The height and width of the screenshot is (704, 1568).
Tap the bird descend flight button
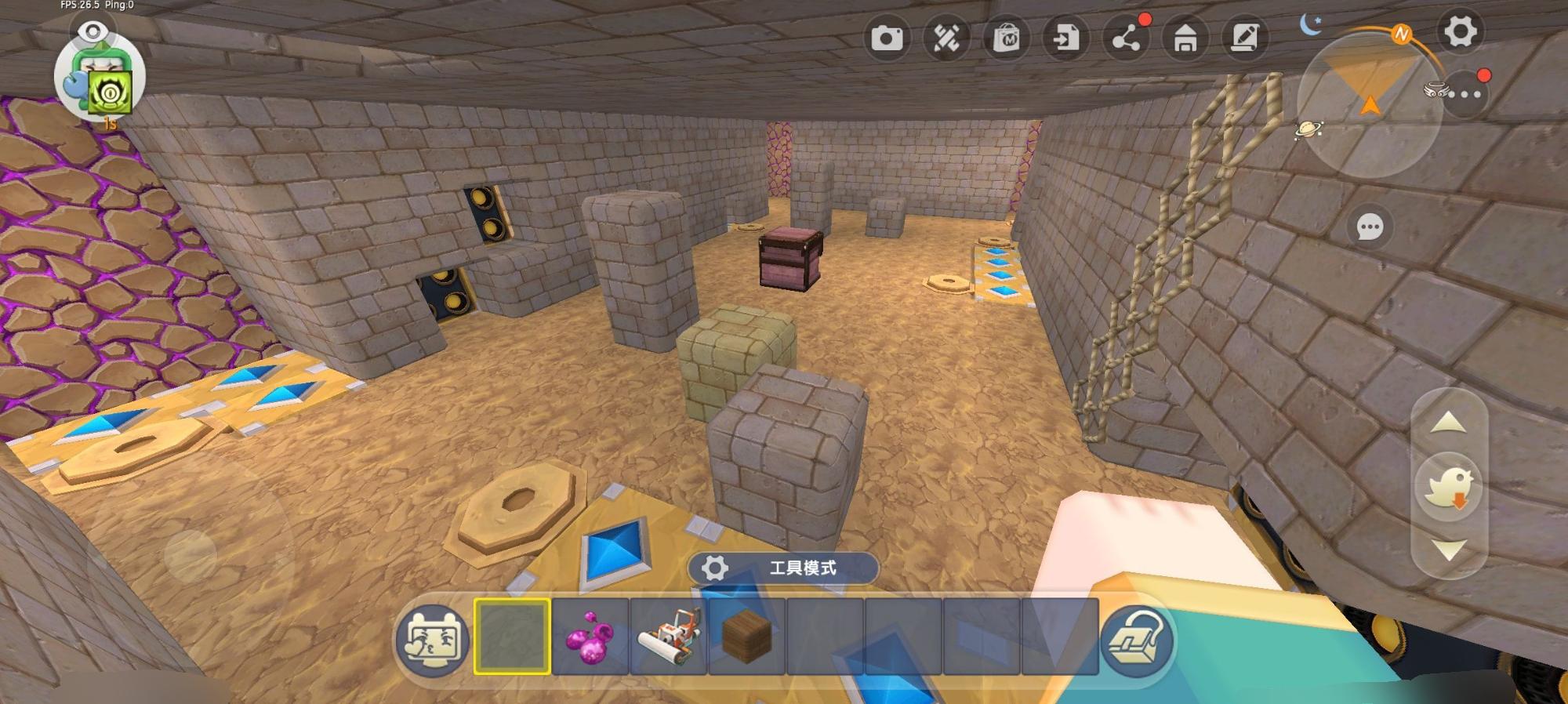(1449, 487)
